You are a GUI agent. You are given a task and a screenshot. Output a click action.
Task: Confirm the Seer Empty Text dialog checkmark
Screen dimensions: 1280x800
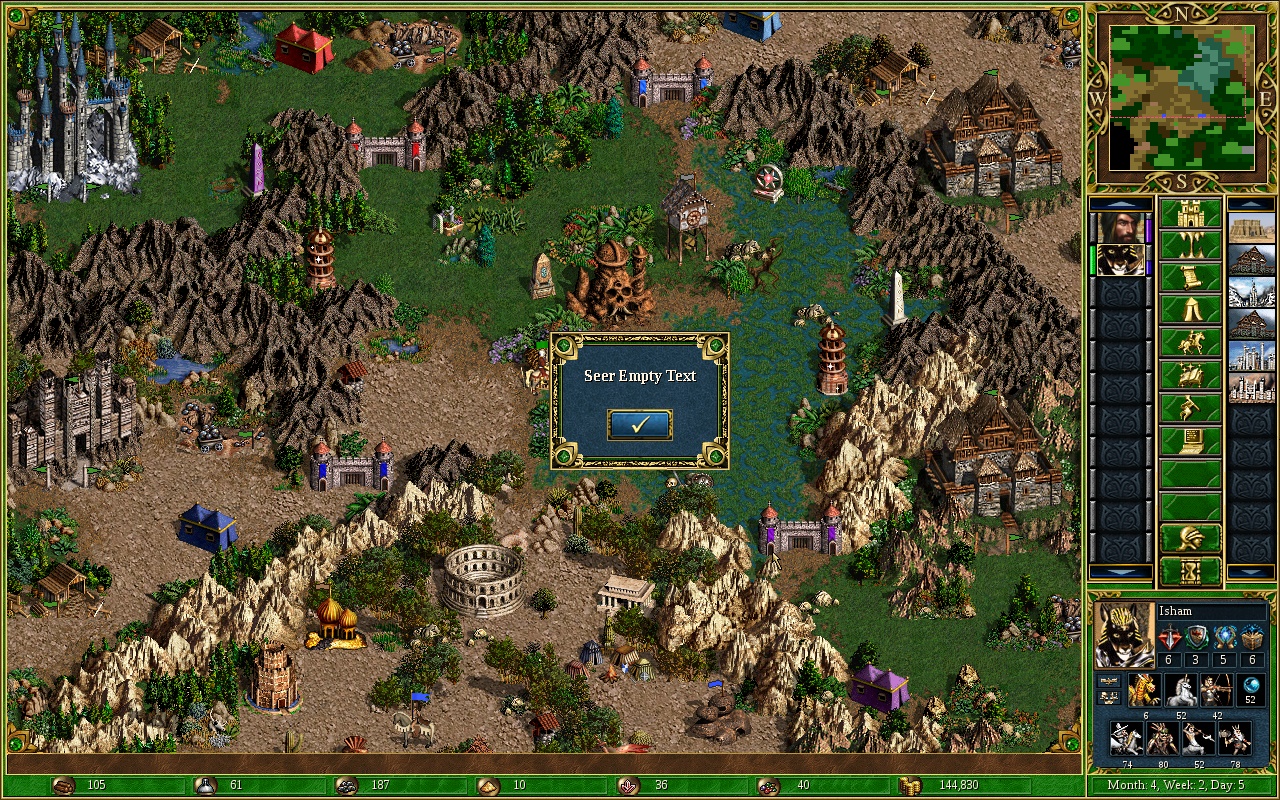[x=639, y=425]
